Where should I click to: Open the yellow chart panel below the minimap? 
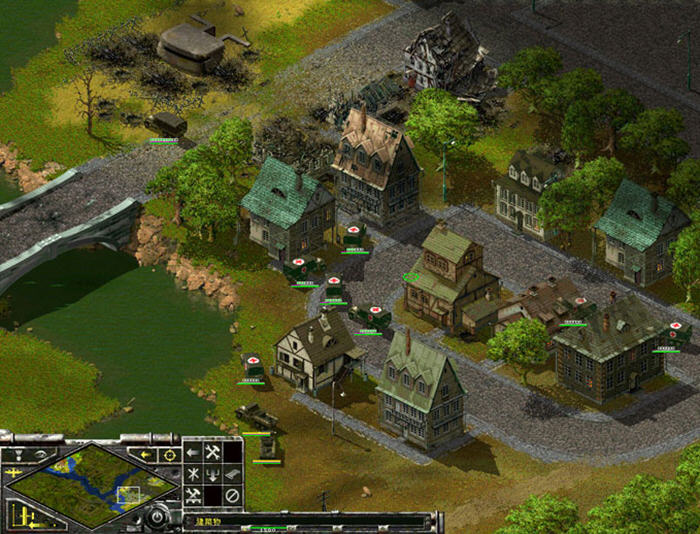point(25,516)
